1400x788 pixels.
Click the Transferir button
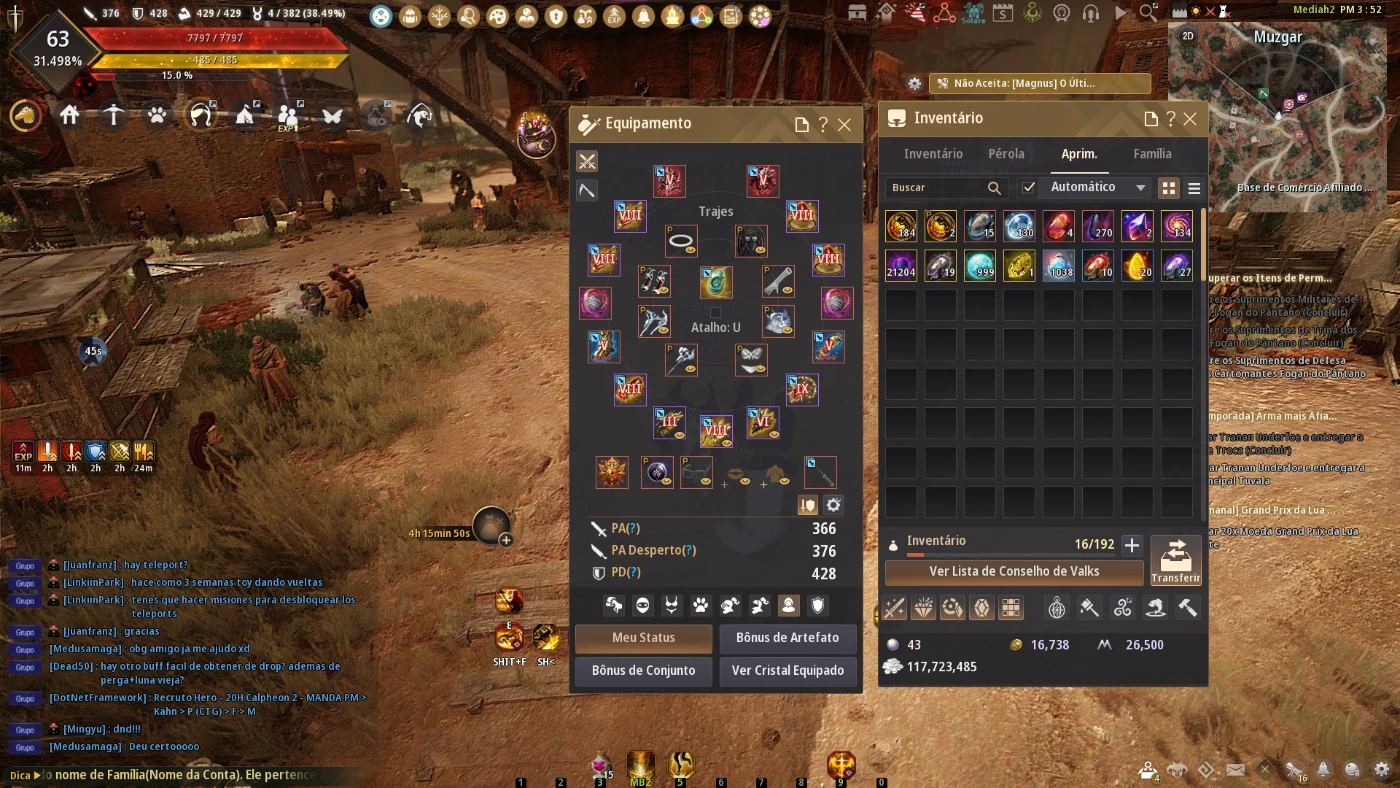pyautogui.click(x=1175, y=561)
